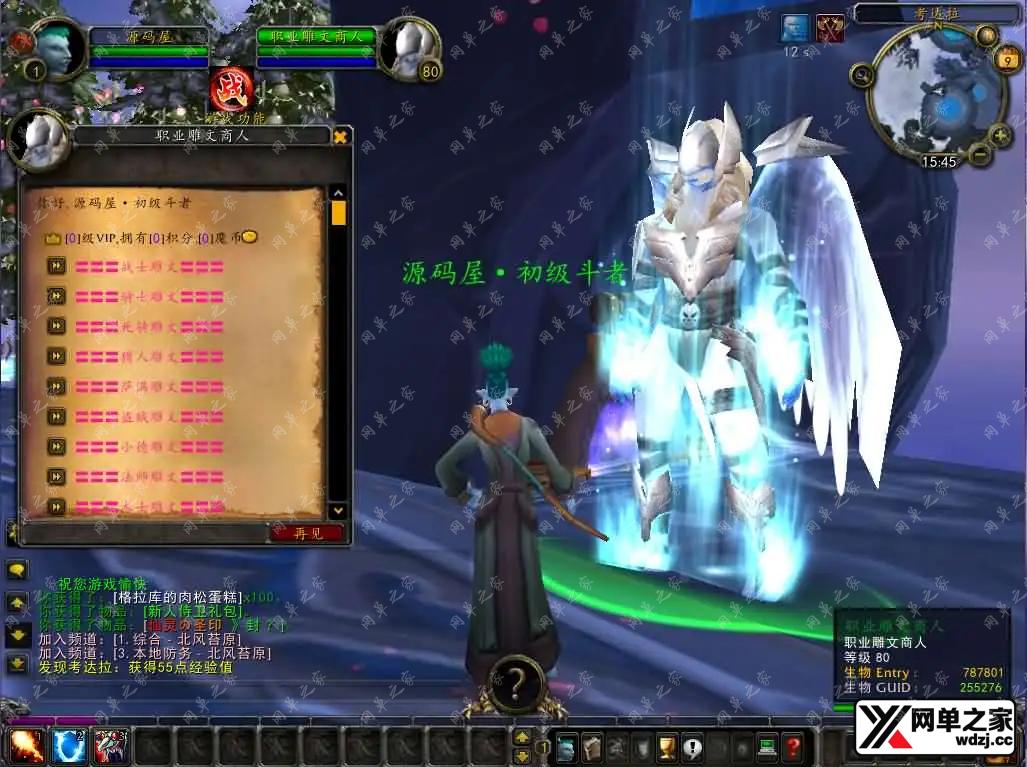The image size is (1027, 767).
Task: Open the chat speech bubble button
Action: tap(17, 570)
